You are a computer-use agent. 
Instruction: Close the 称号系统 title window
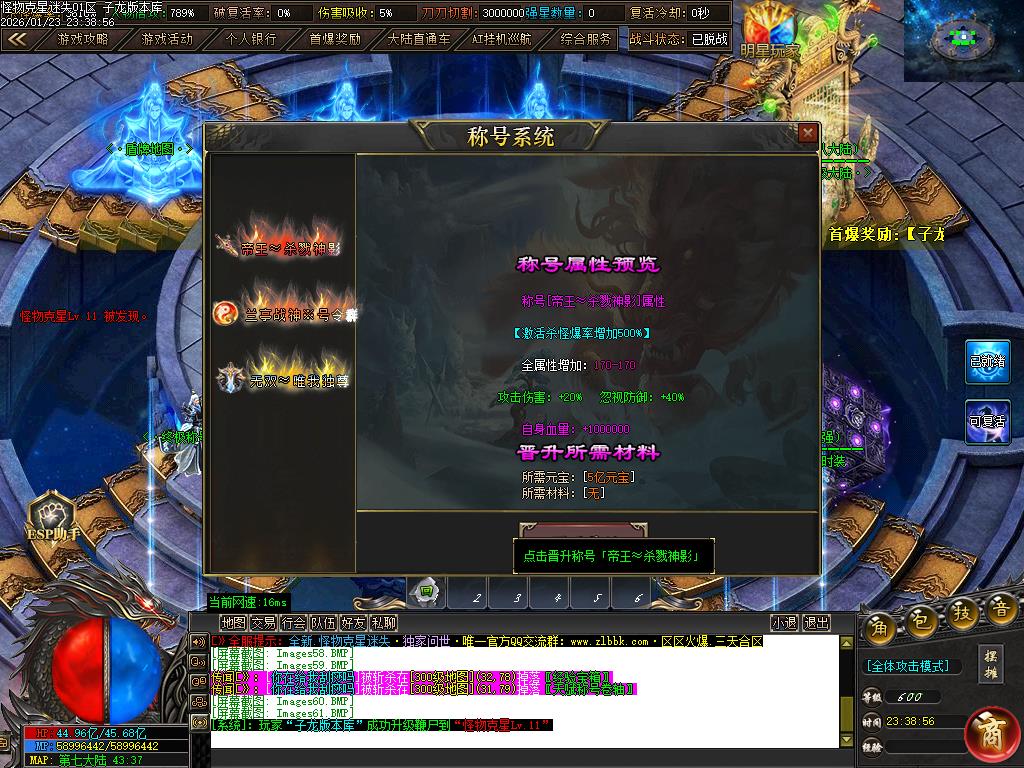(808, 133)
